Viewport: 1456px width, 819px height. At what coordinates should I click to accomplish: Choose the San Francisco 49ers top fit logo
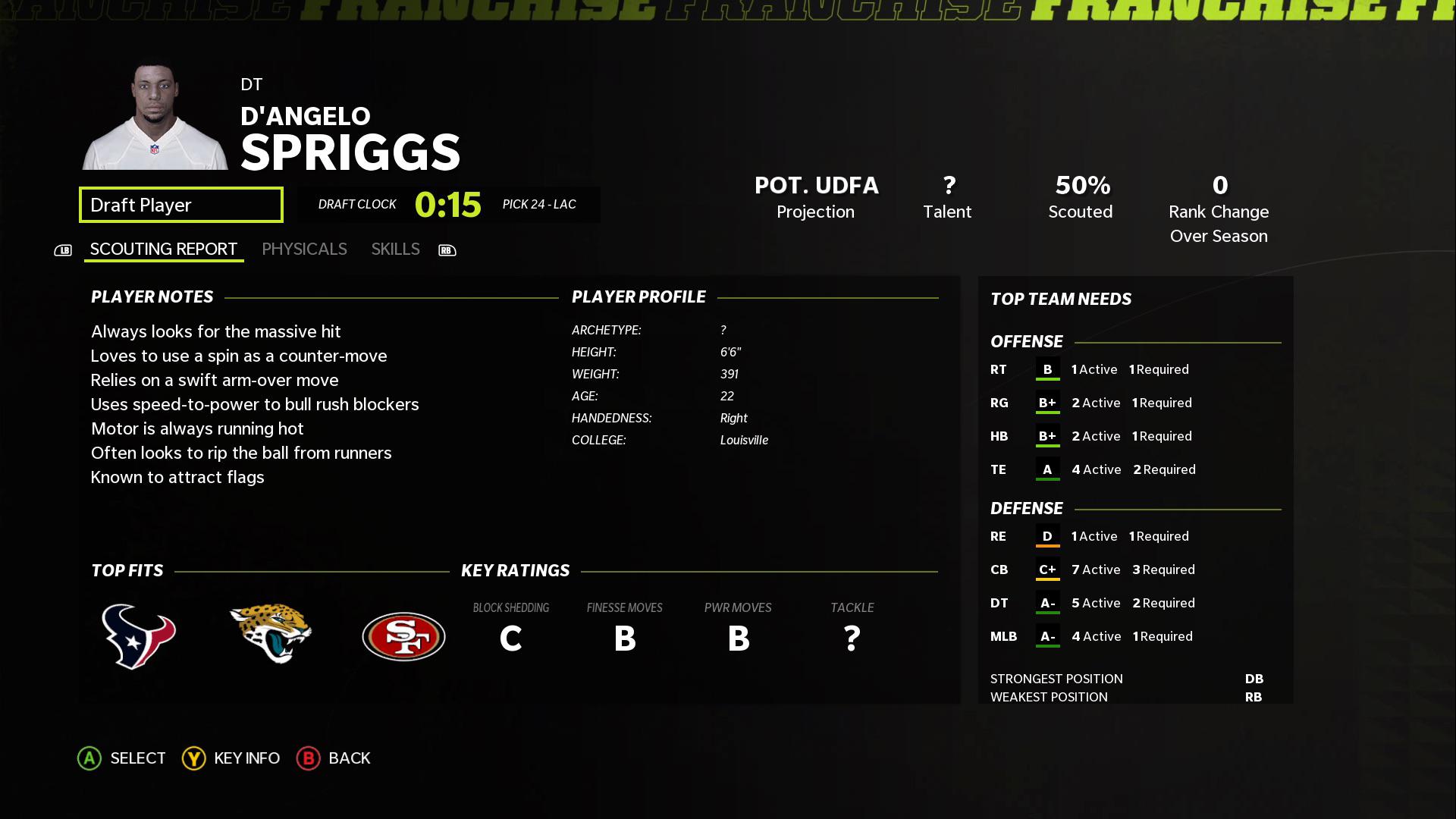403,636
